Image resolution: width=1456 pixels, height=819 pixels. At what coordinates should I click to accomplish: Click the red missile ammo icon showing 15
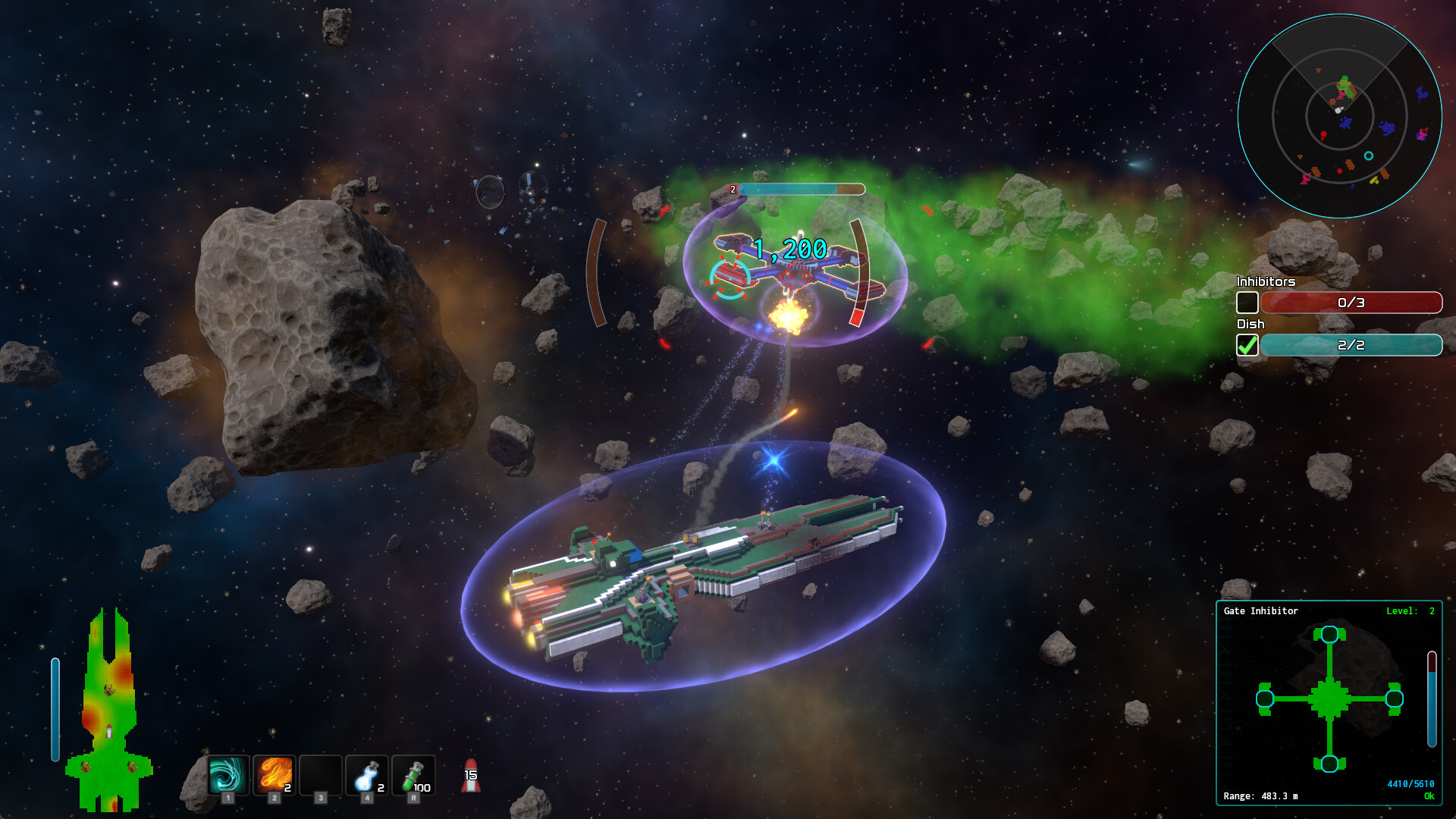point(470,775)
